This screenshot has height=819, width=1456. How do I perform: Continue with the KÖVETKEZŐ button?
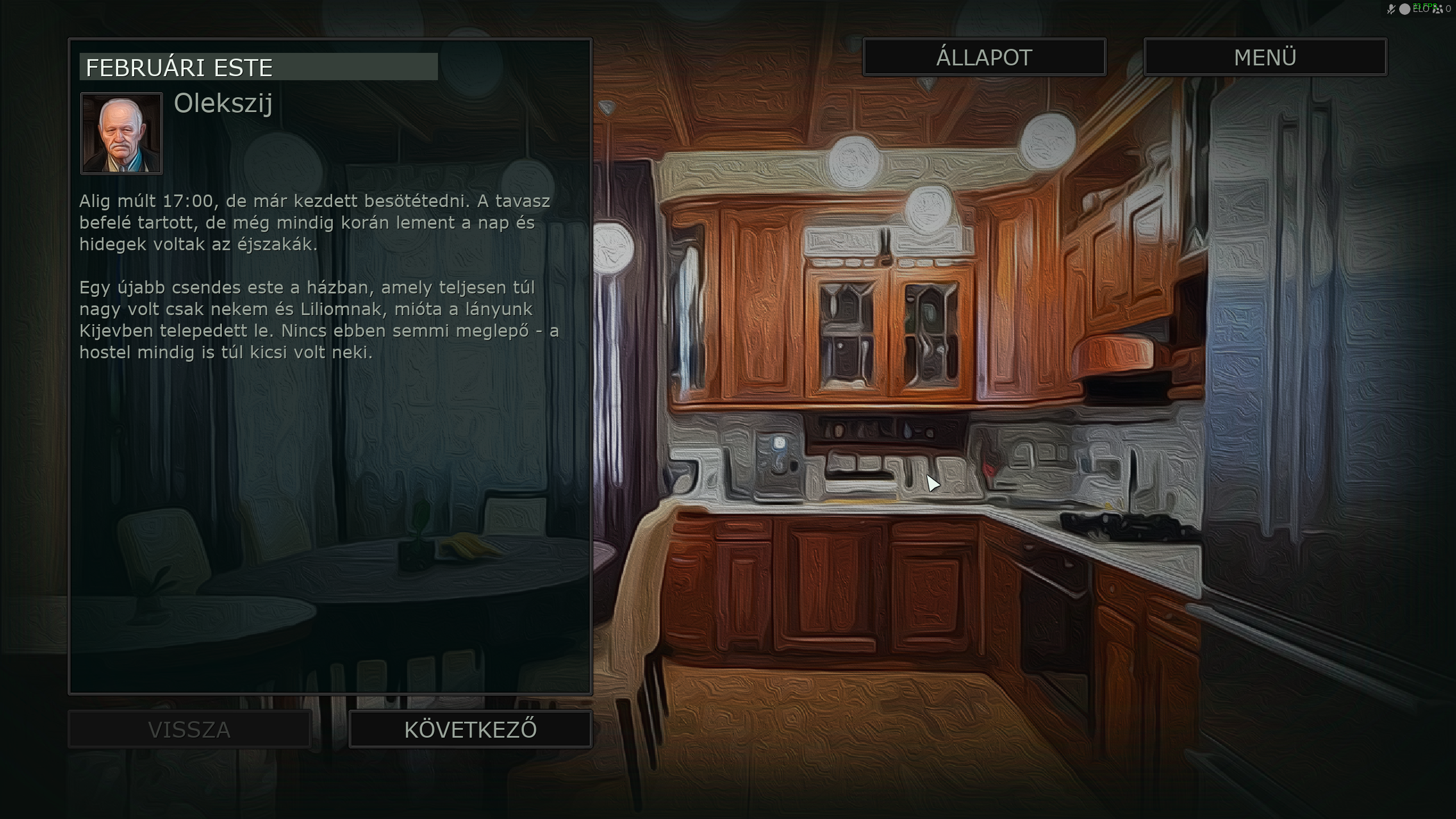[x=470, y=730]
